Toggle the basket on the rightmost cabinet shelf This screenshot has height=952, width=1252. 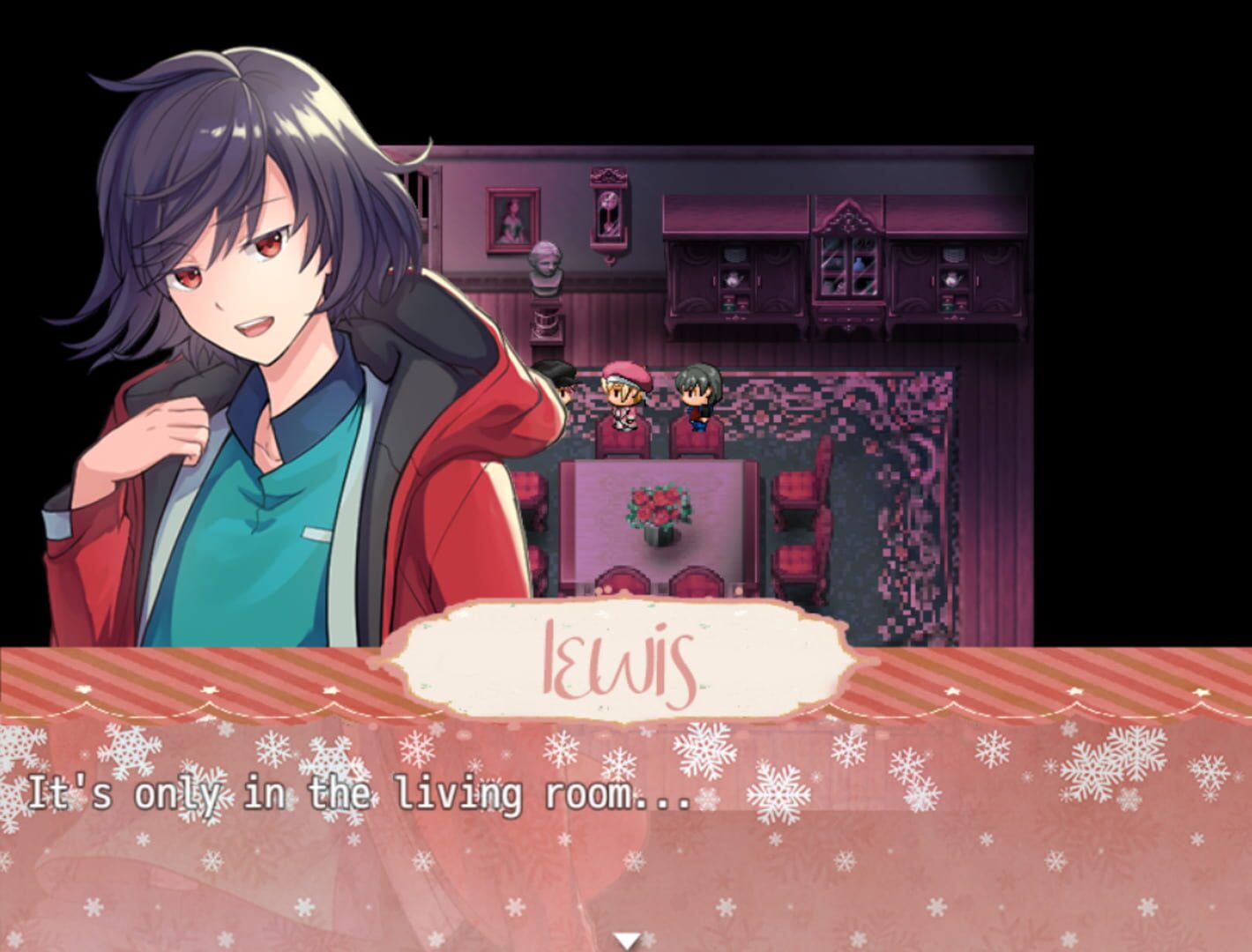[952, 253]
